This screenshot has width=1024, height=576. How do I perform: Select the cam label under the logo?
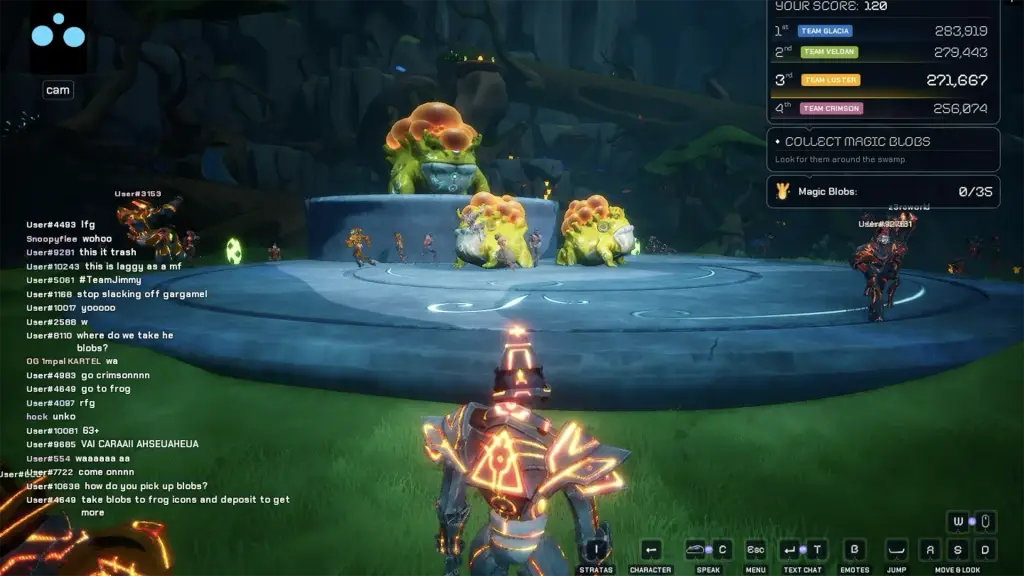(x=57, y=90)
